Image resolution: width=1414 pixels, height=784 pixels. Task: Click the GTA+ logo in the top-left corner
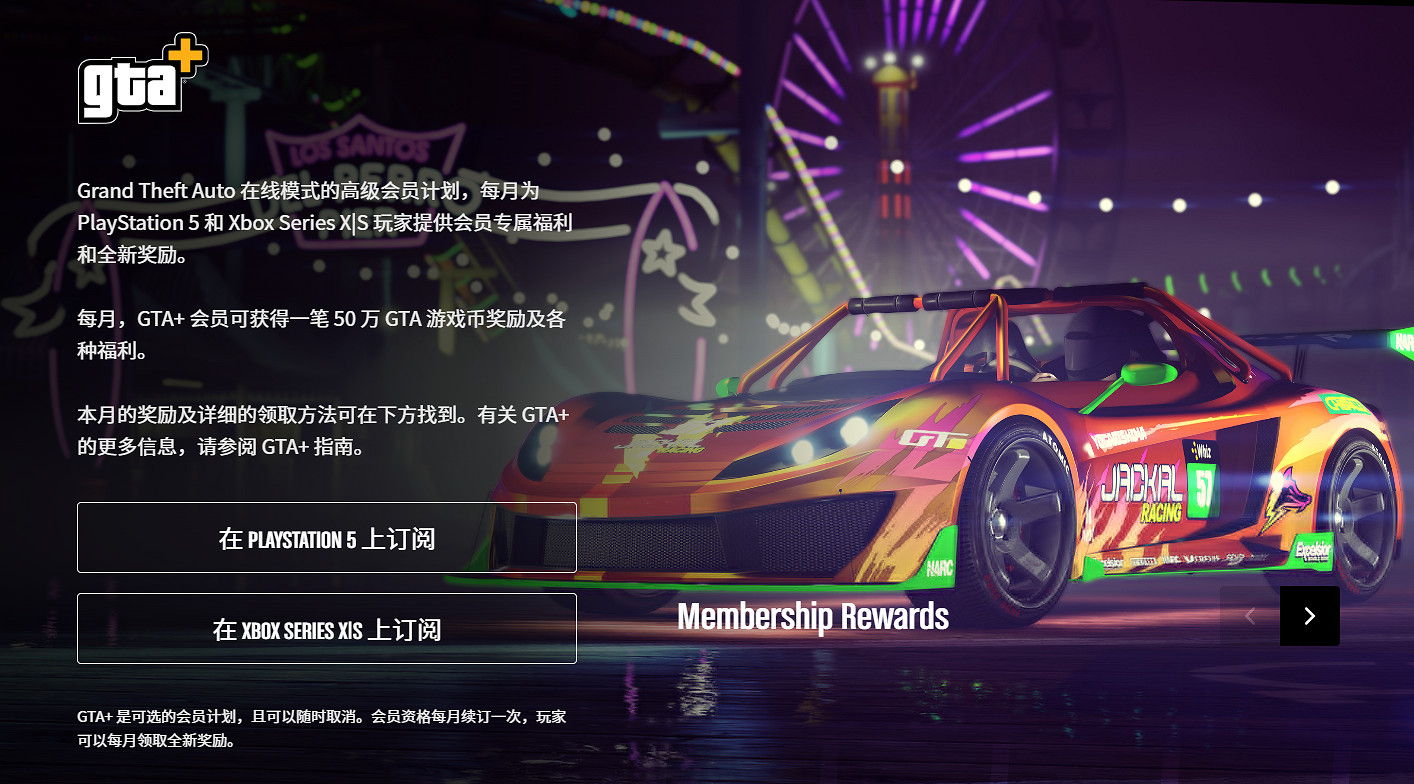coord(143,80)
